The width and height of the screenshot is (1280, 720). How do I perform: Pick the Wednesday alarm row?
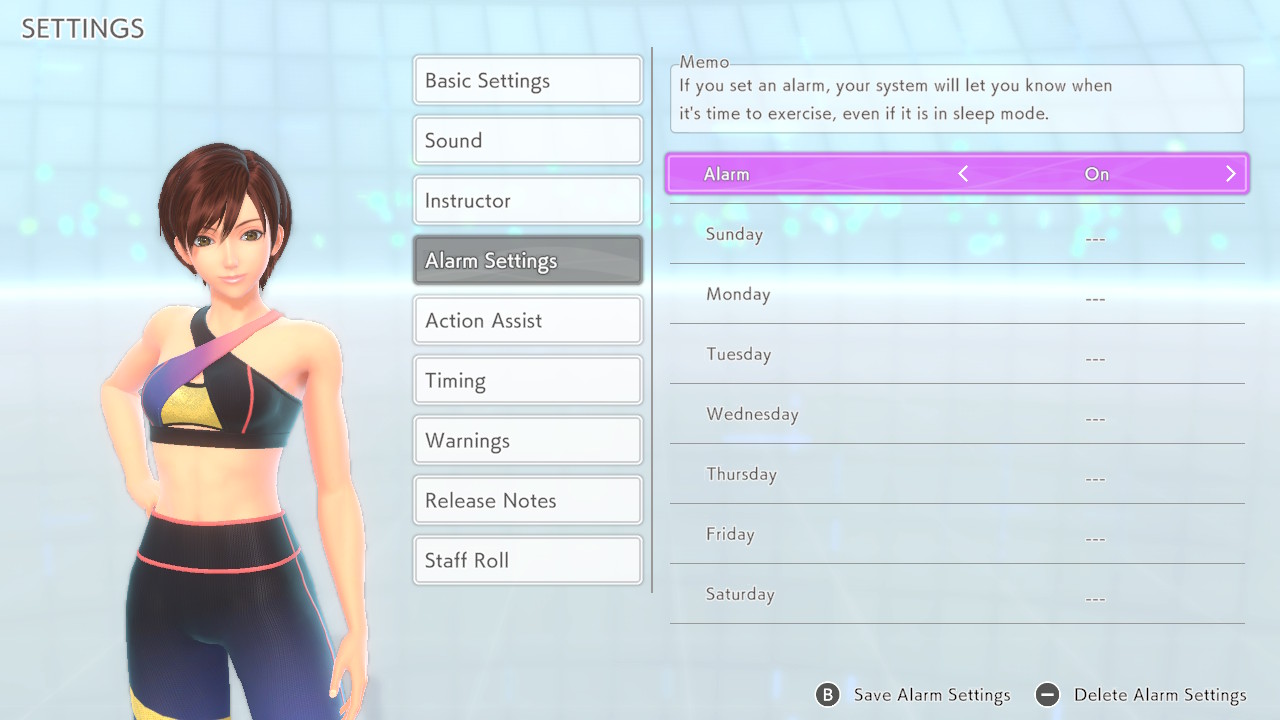coord(957,415)
